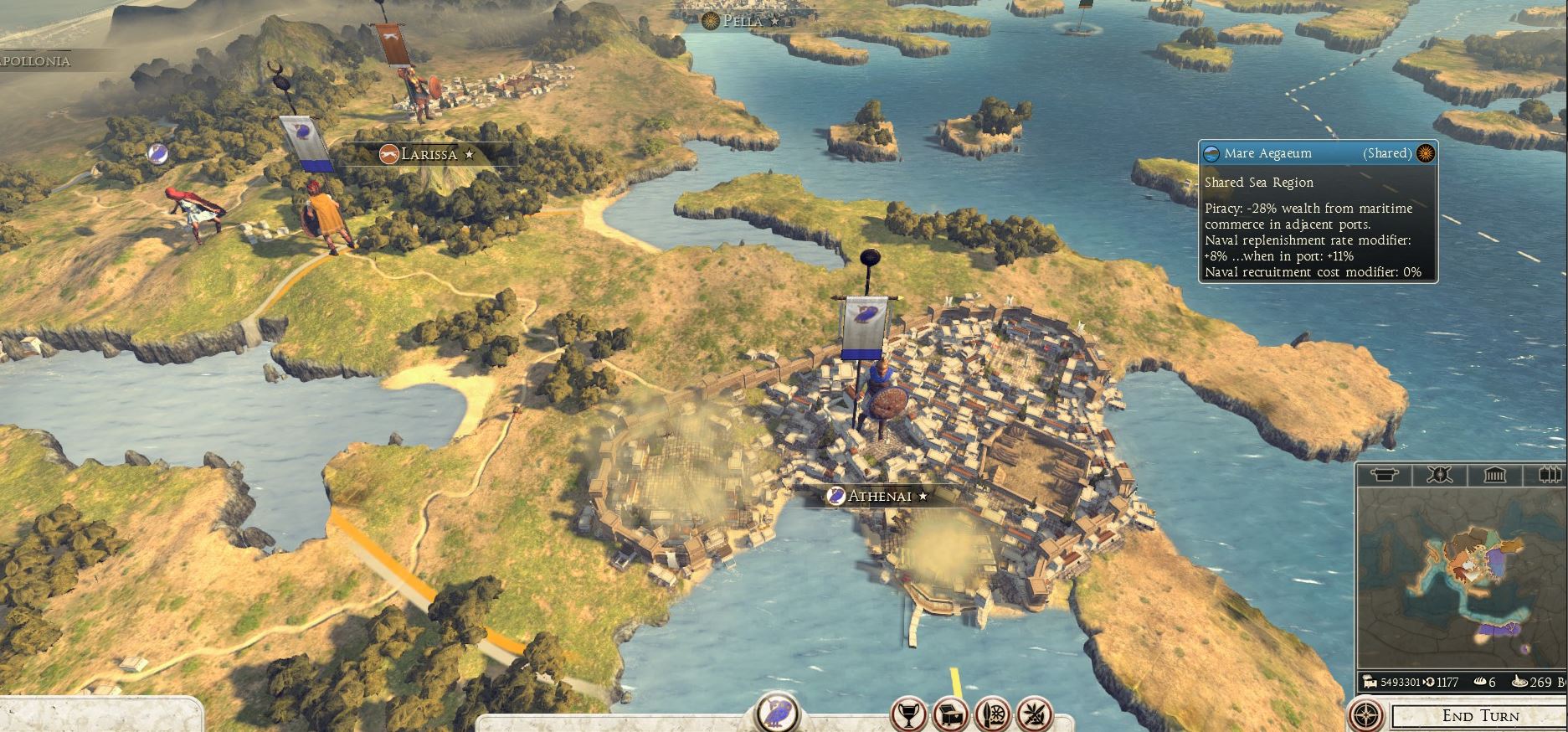Open the shield and crossed swords tab
Viewport: 1568px width, 732px height.
1439,476
